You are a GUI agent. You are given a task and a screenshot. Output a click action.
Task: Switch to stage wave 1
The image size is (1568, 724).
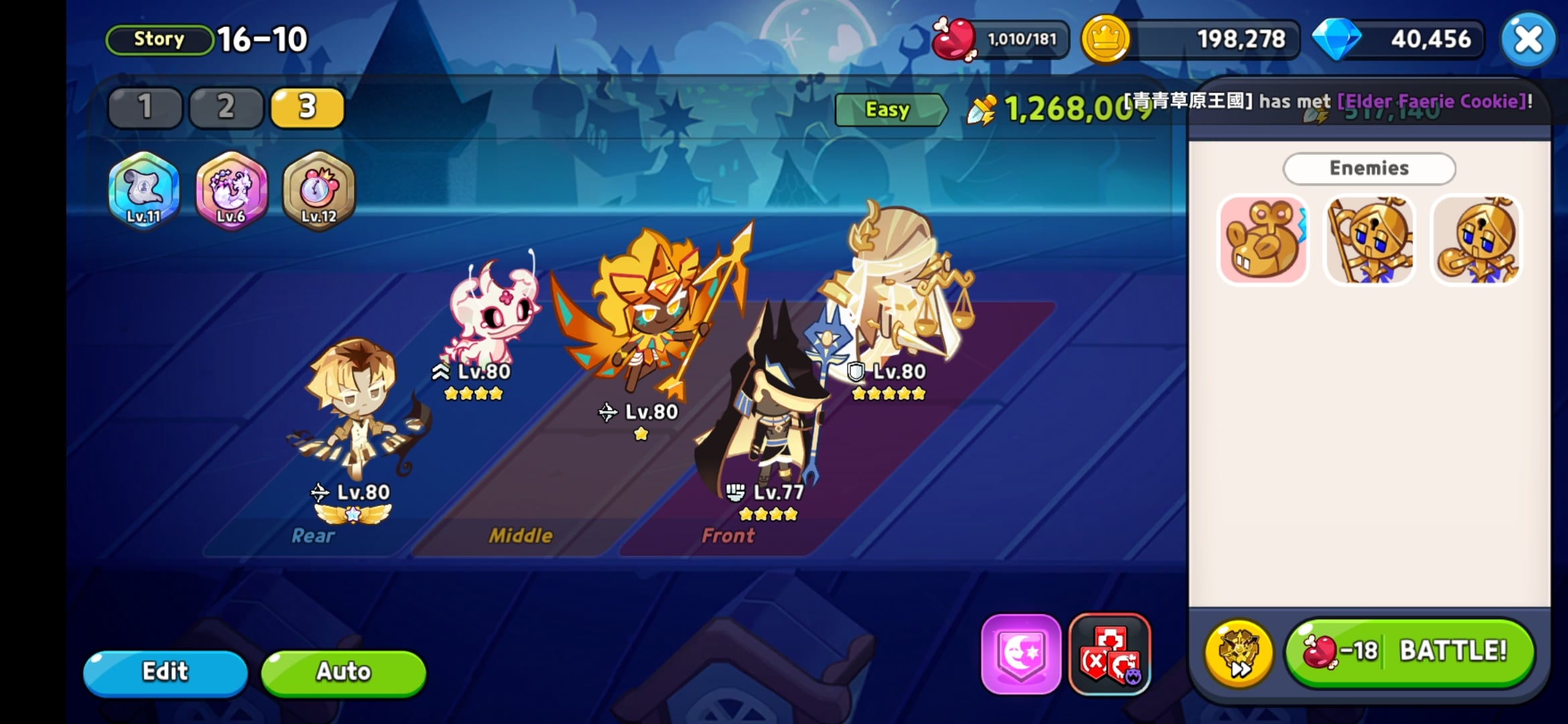144,107
